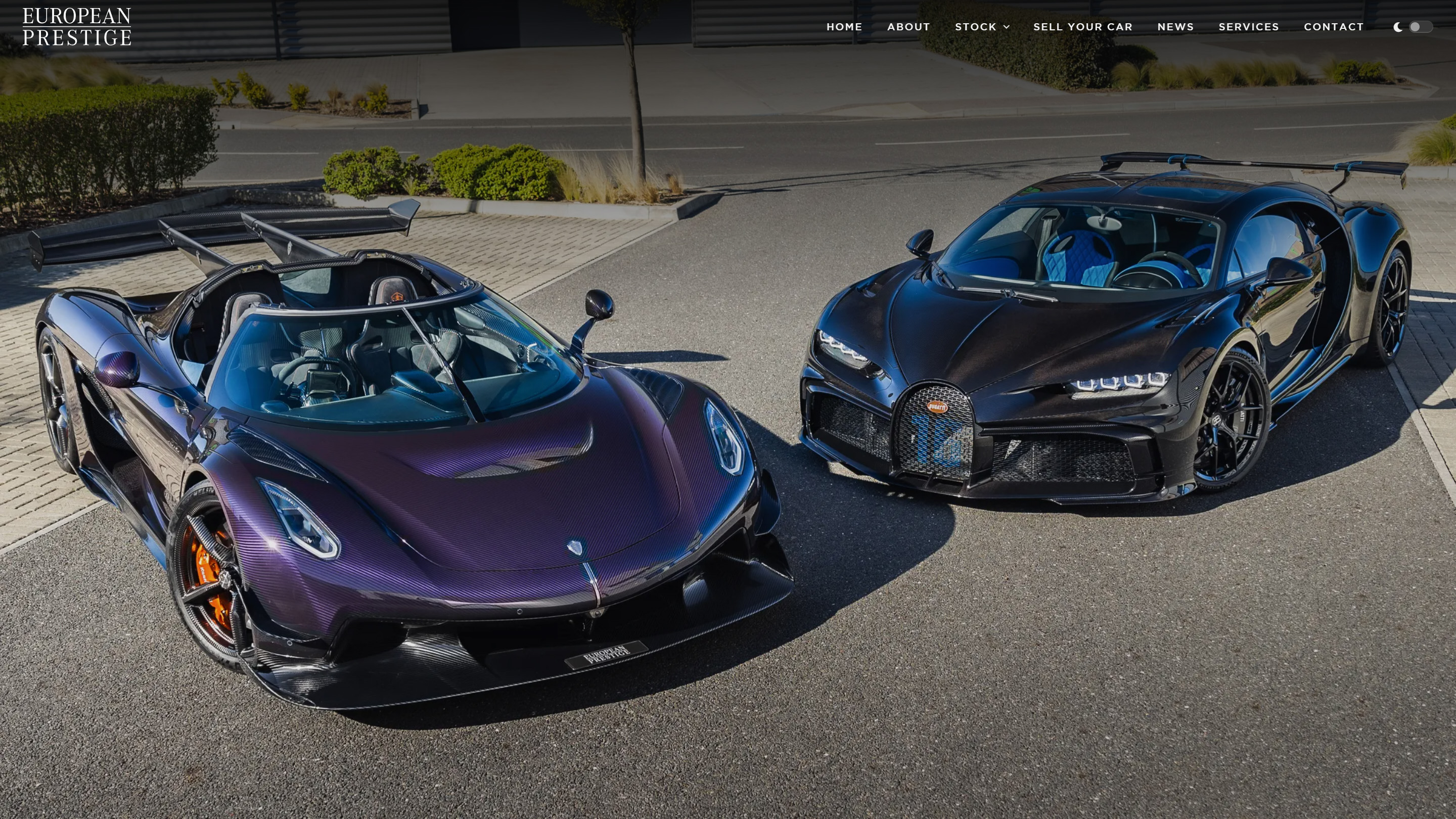
Task: Open the ABOUT menu item
Action: click(x=908, y=27)
